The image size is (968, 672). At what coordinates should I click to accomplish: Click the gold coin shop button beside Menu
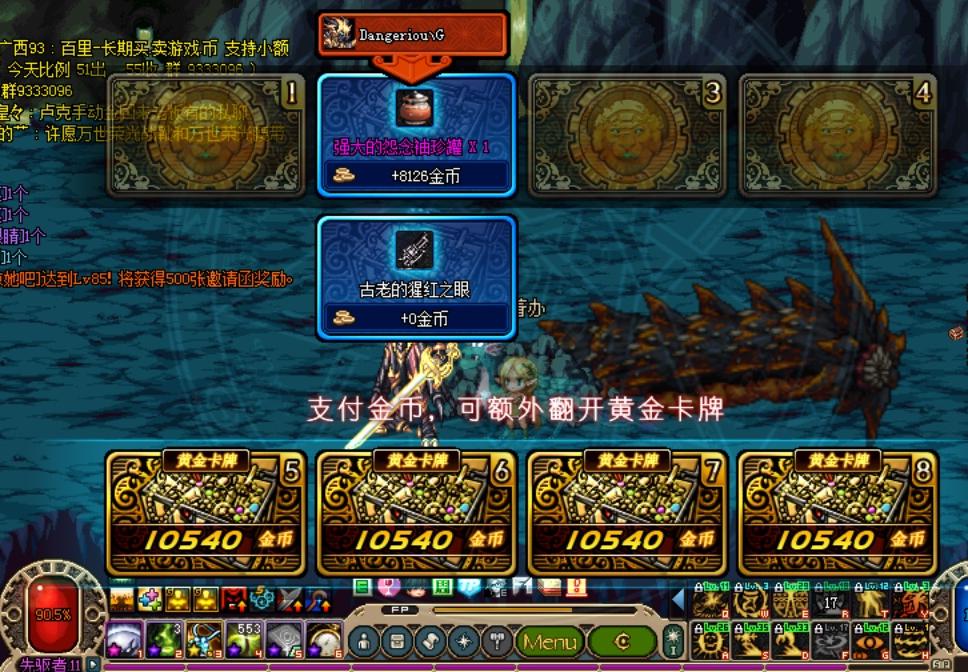(622, 641)
